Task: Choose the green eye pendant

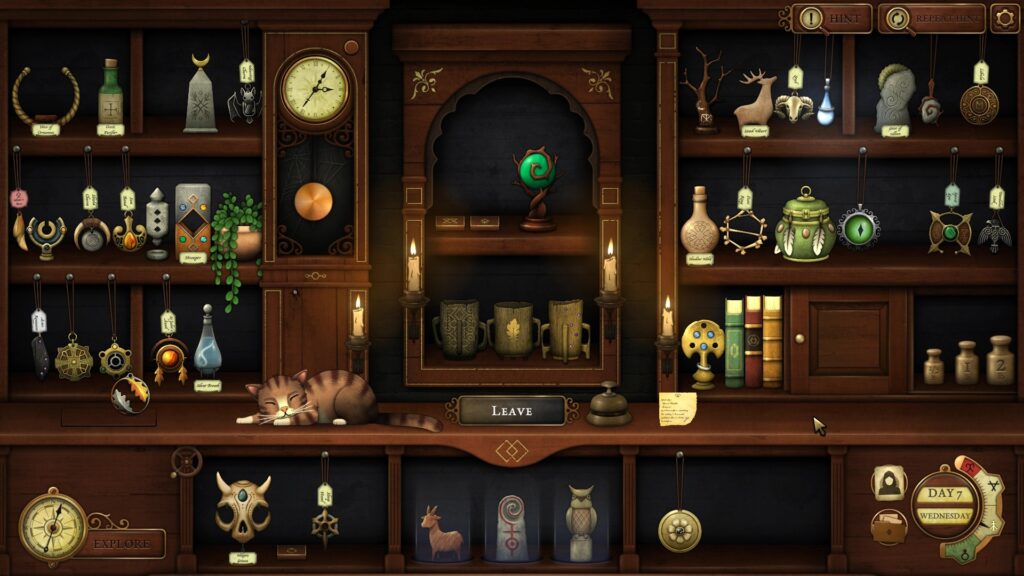Action: (x=858, y=225)
